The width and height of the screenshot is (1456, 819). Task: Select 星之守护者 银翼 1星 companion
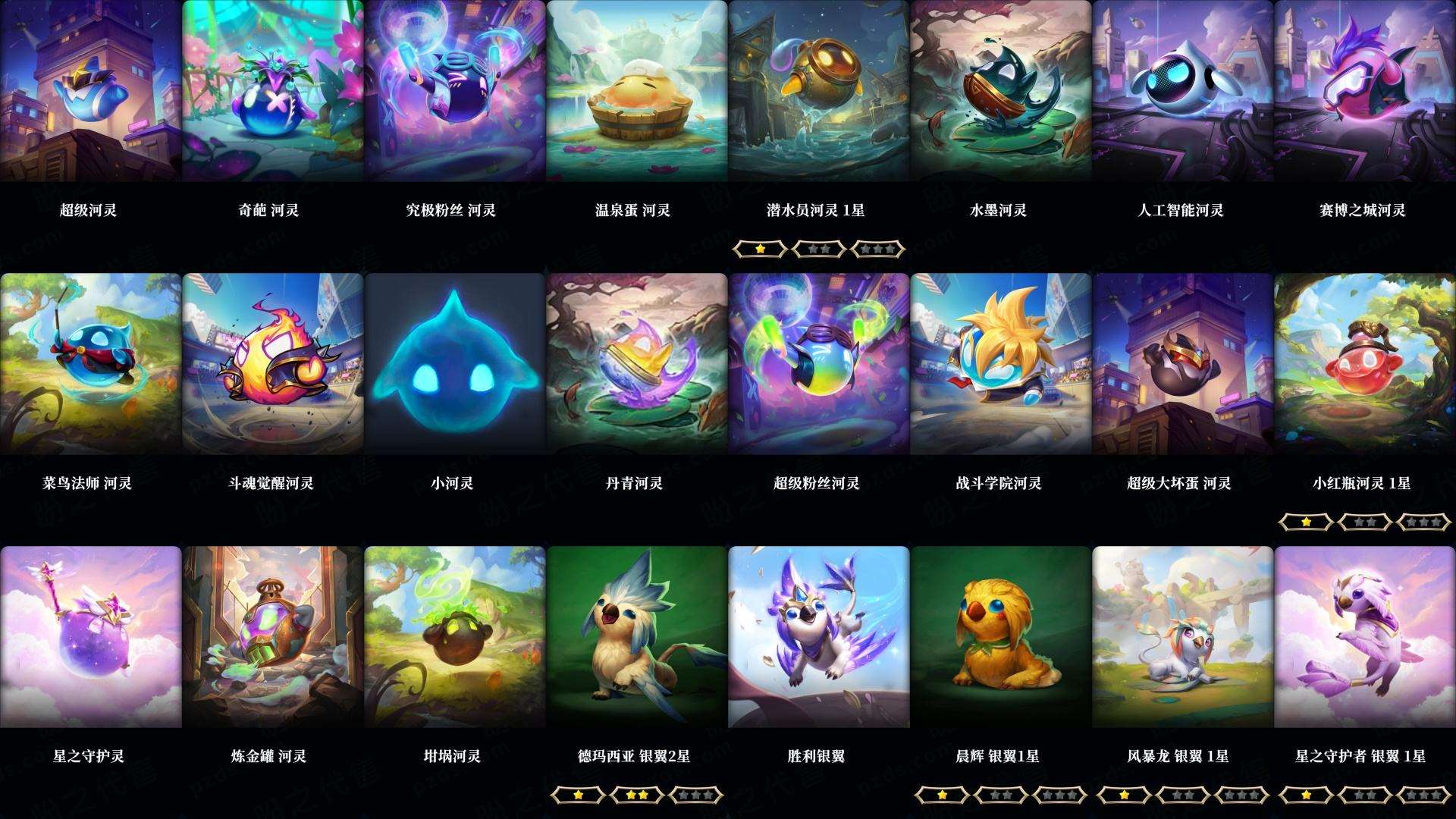pyautogui.click(x=1365, y=641)
